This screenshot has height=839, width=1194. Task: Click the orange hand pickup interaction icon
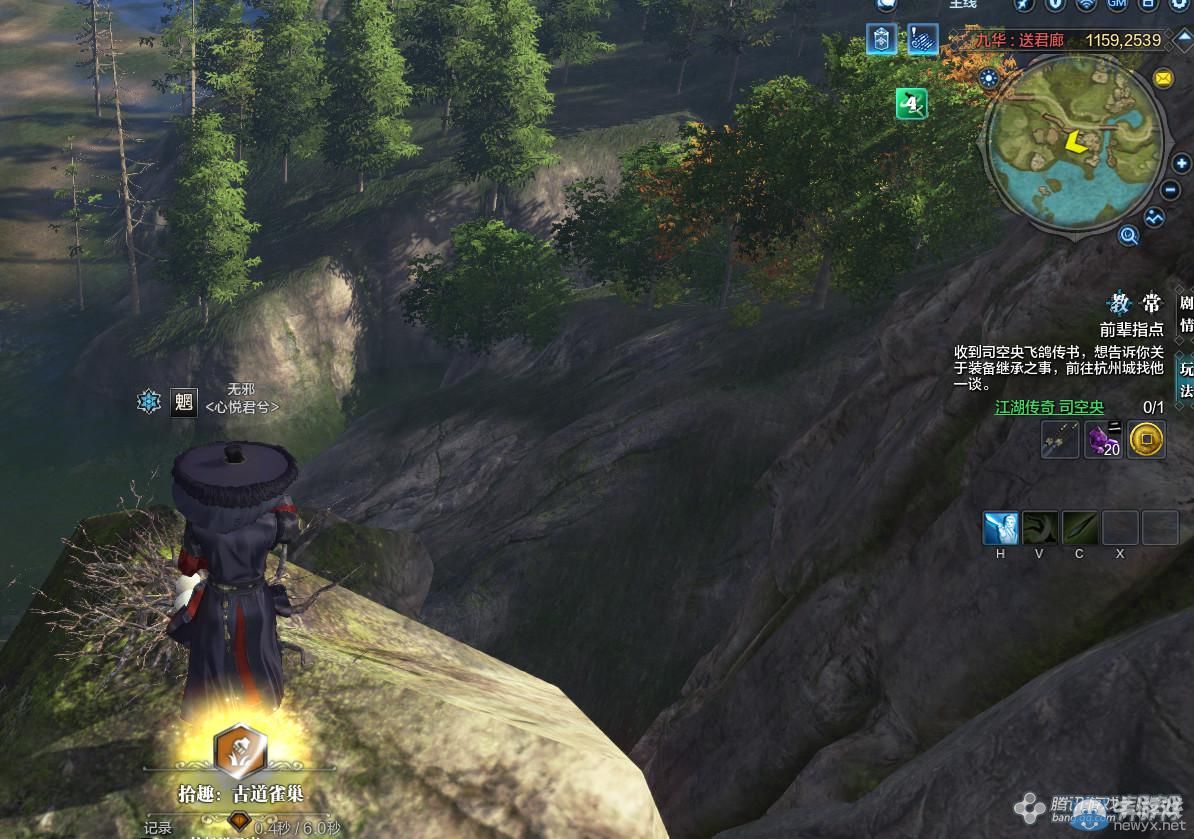pos(240,751)
